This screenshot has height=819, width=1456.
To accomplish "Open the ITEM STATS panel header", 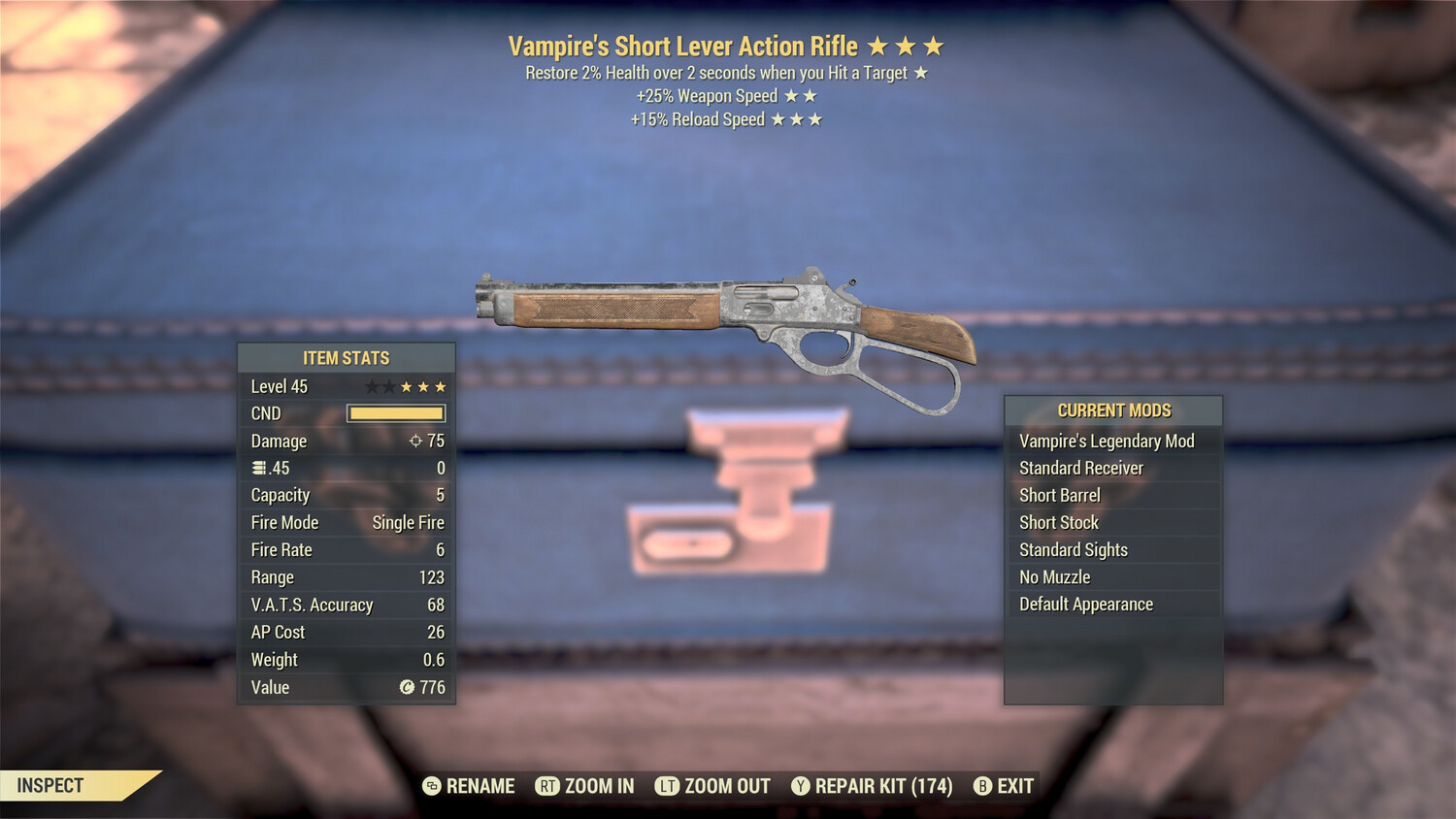I will click(x=346, y=357).
